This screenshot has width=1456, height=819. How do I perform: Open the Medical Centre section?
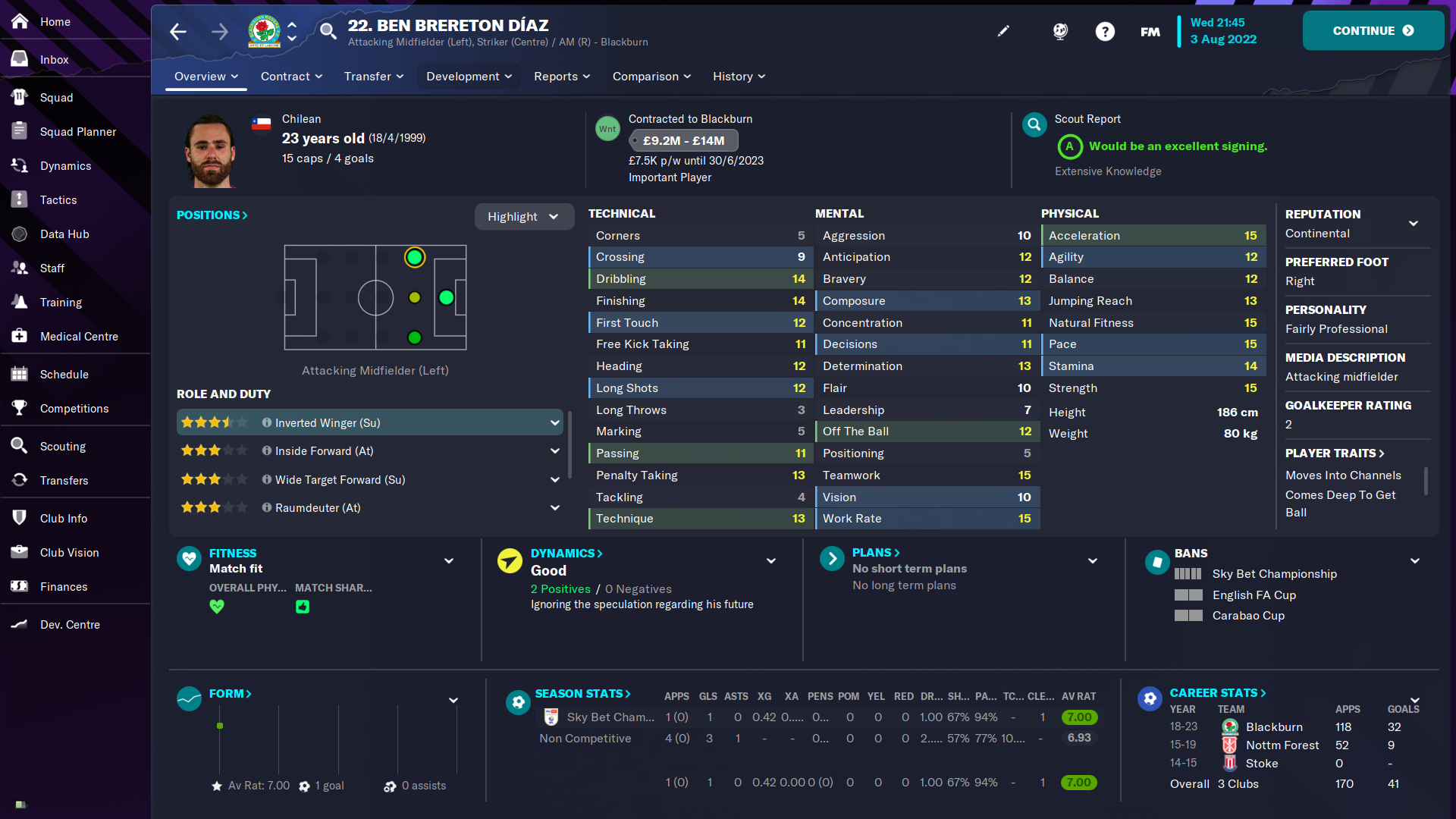click(20, 336)
